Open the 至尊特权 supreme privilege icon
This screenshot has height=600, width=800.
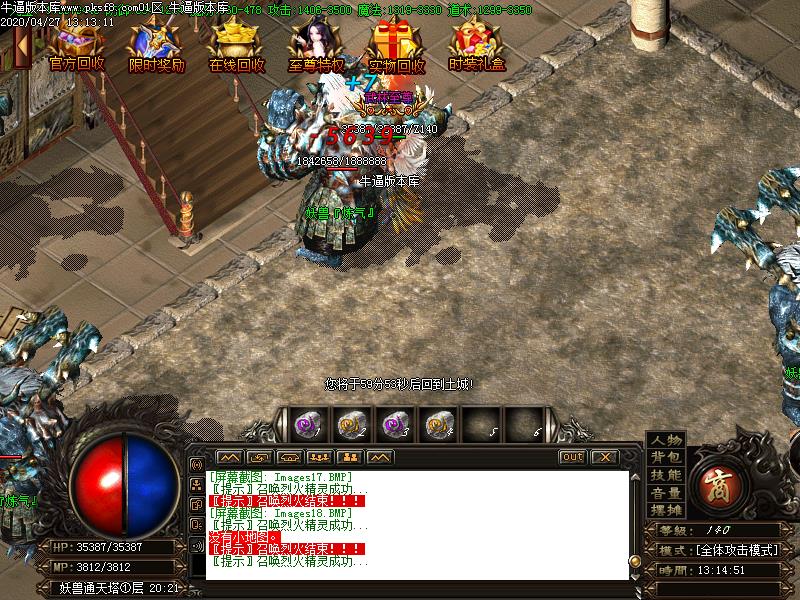pos(316,42)
